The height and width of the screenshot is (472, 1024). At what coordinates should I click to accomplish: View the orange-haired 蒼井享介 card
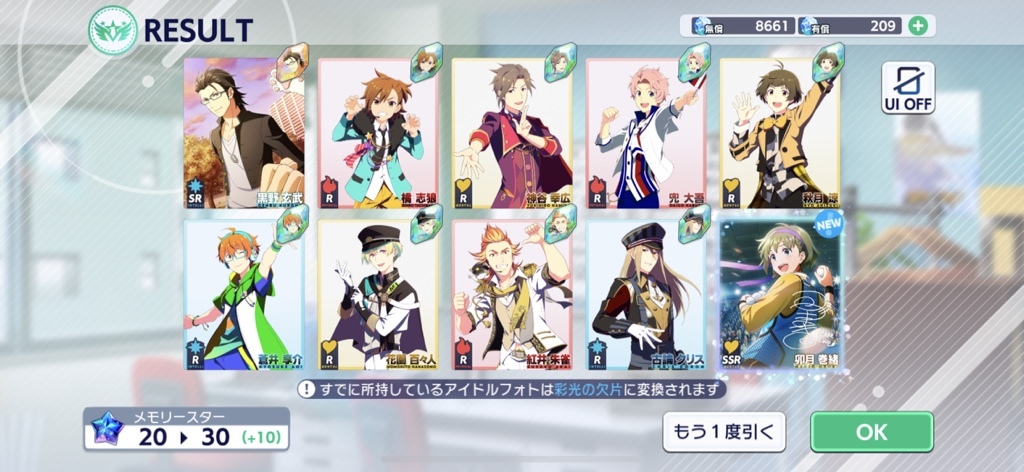(x=244, y=295)
